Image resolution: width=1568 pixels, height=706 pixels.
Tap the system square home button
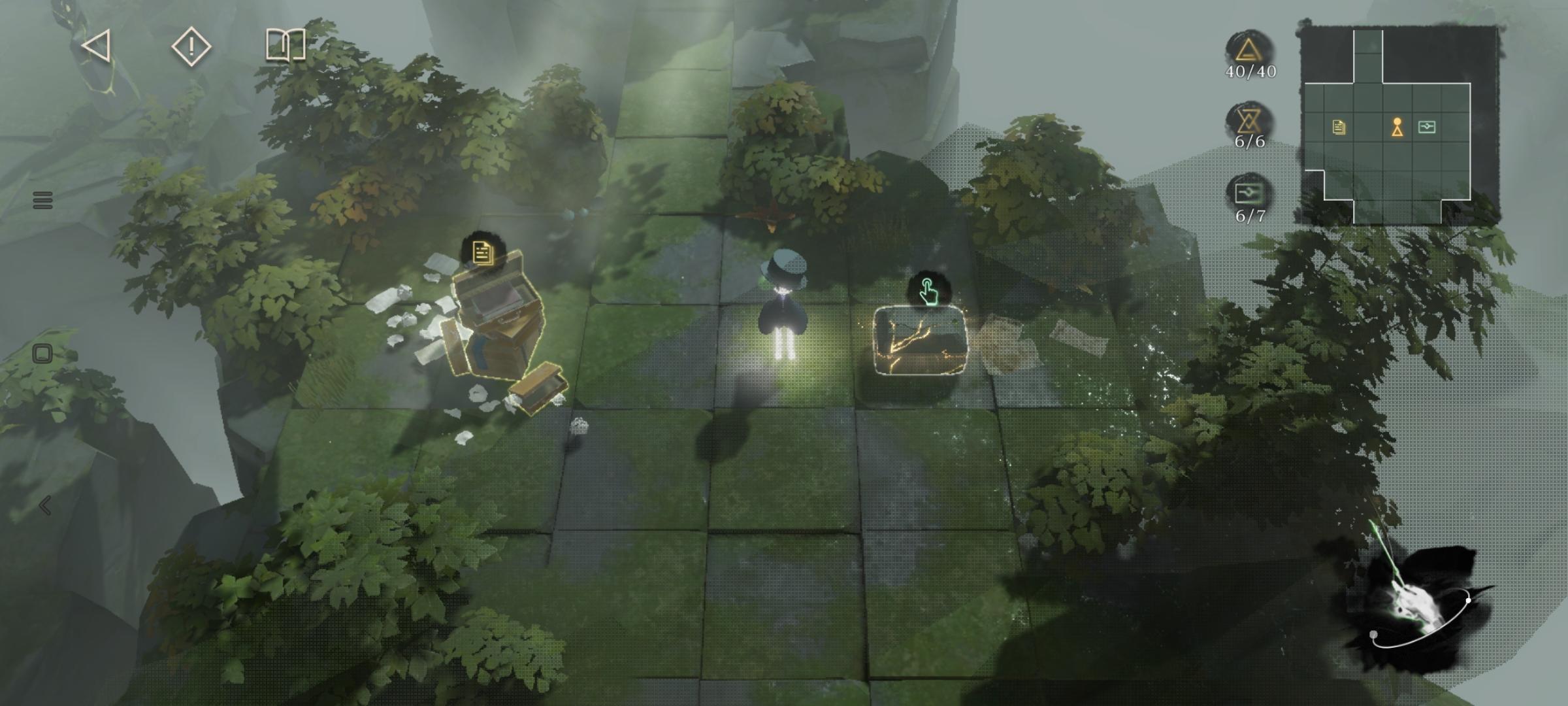click(x=42, y=354)
